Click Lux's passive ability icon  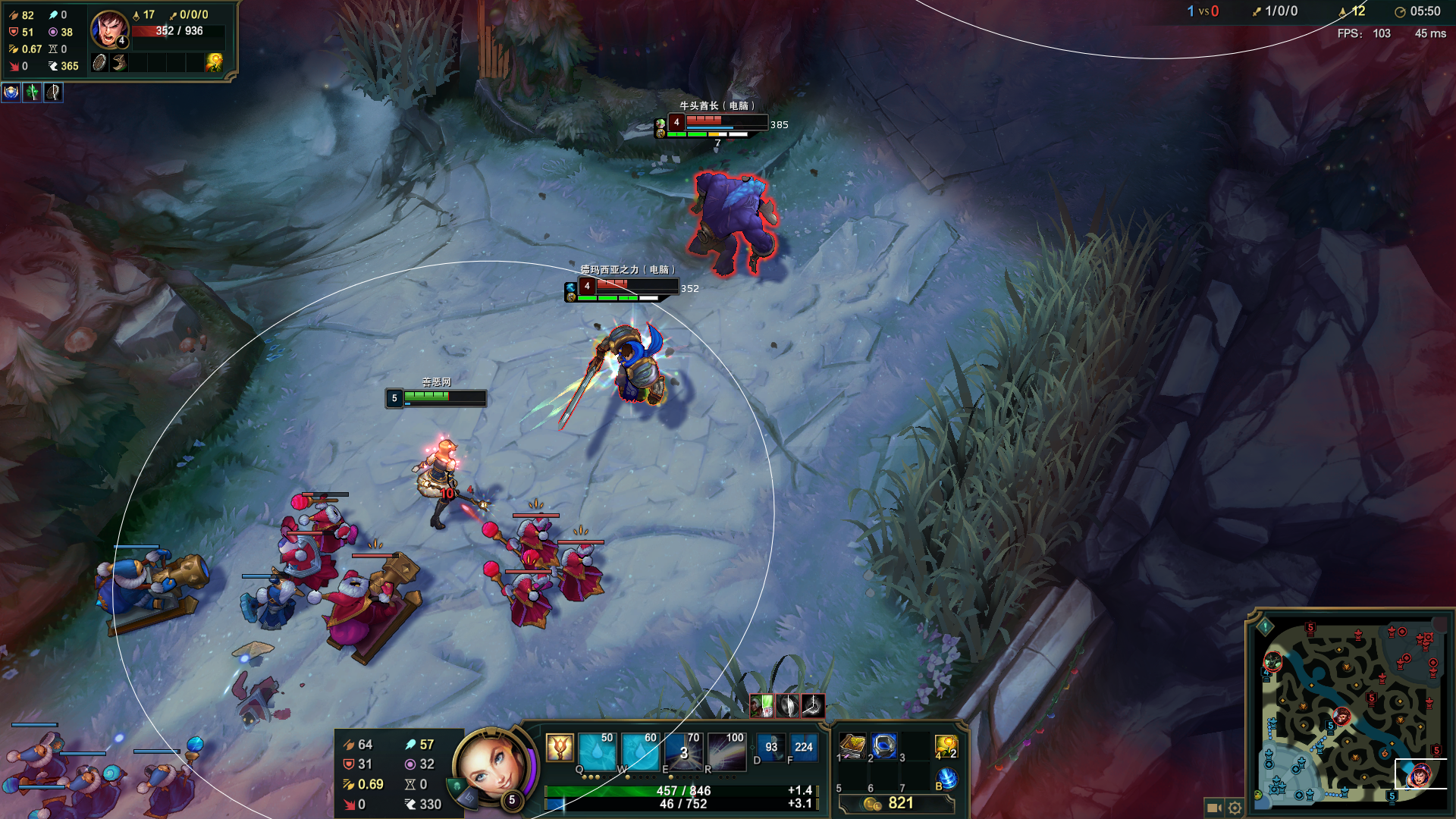pos(559,748)
